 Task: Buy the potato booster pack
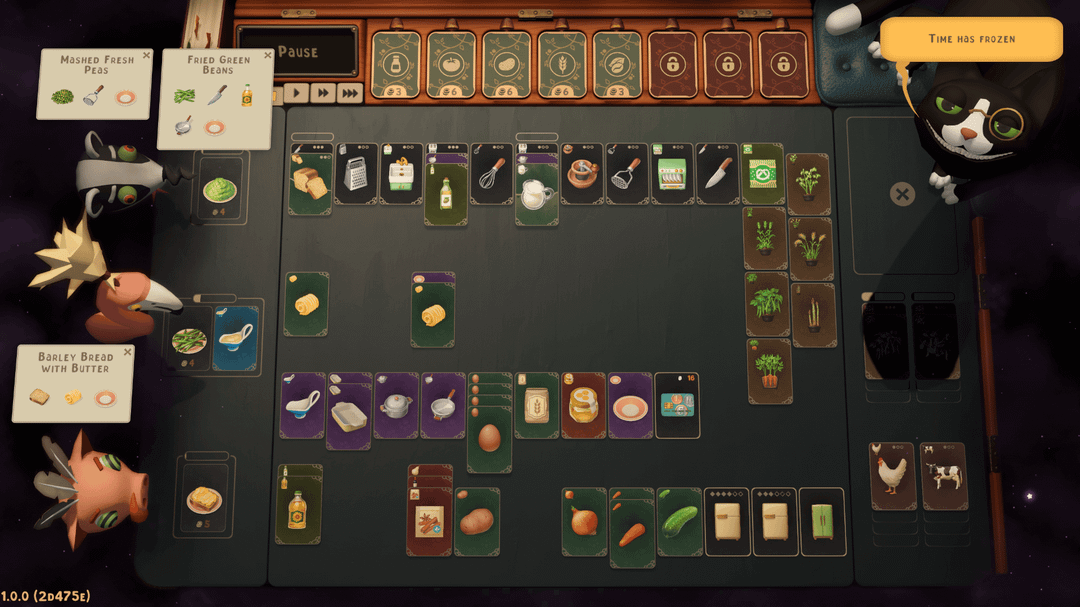pyautogui.click(x=506, y=62)
